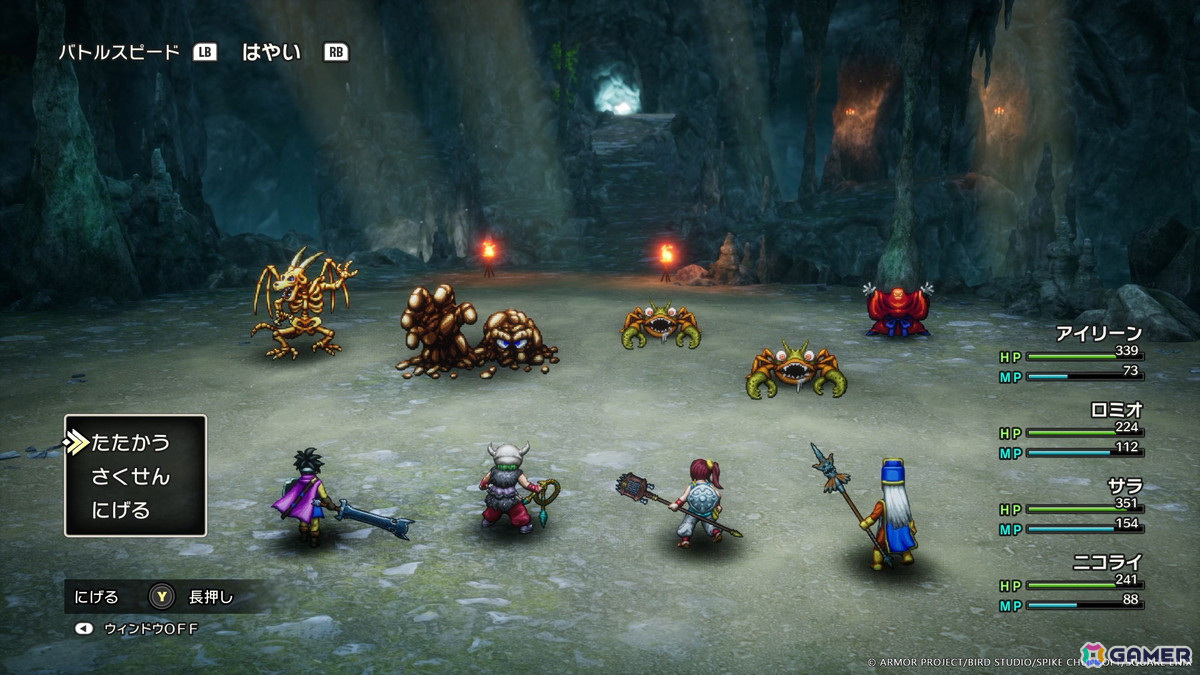Viewport: 1200px width, 675px height.
Task: Select party member サラ's status entry
Action: coord(1123,485)
